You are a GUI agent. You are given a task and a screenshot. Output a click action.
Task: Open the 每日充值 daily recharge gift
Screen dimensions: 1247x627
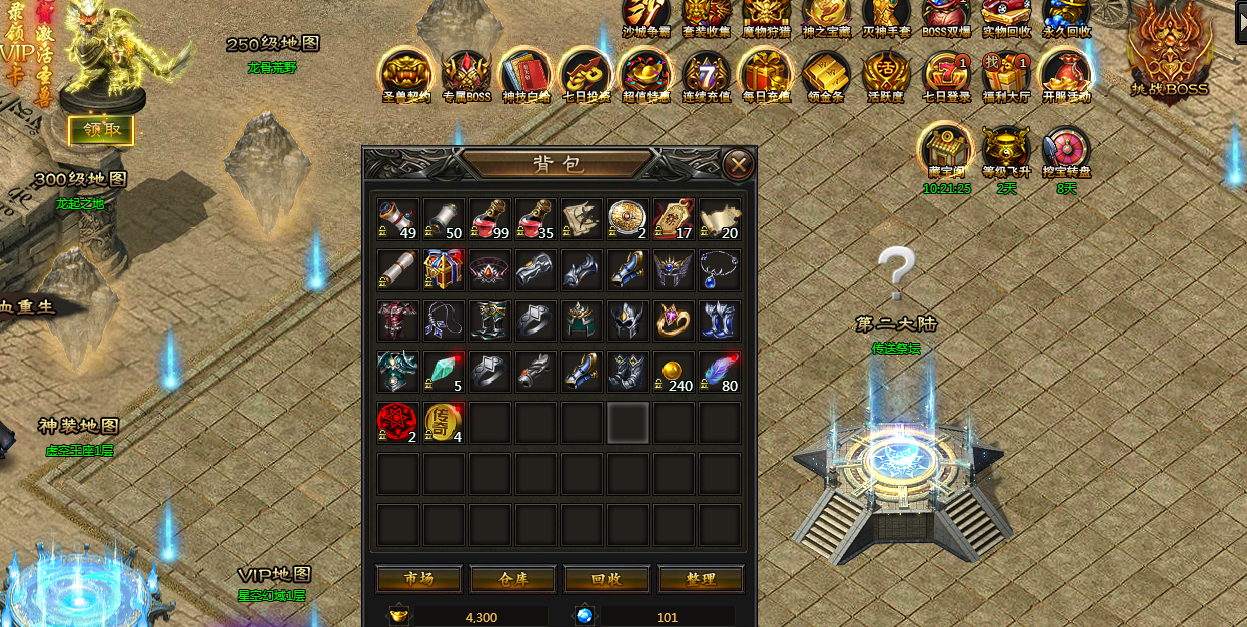766,74
